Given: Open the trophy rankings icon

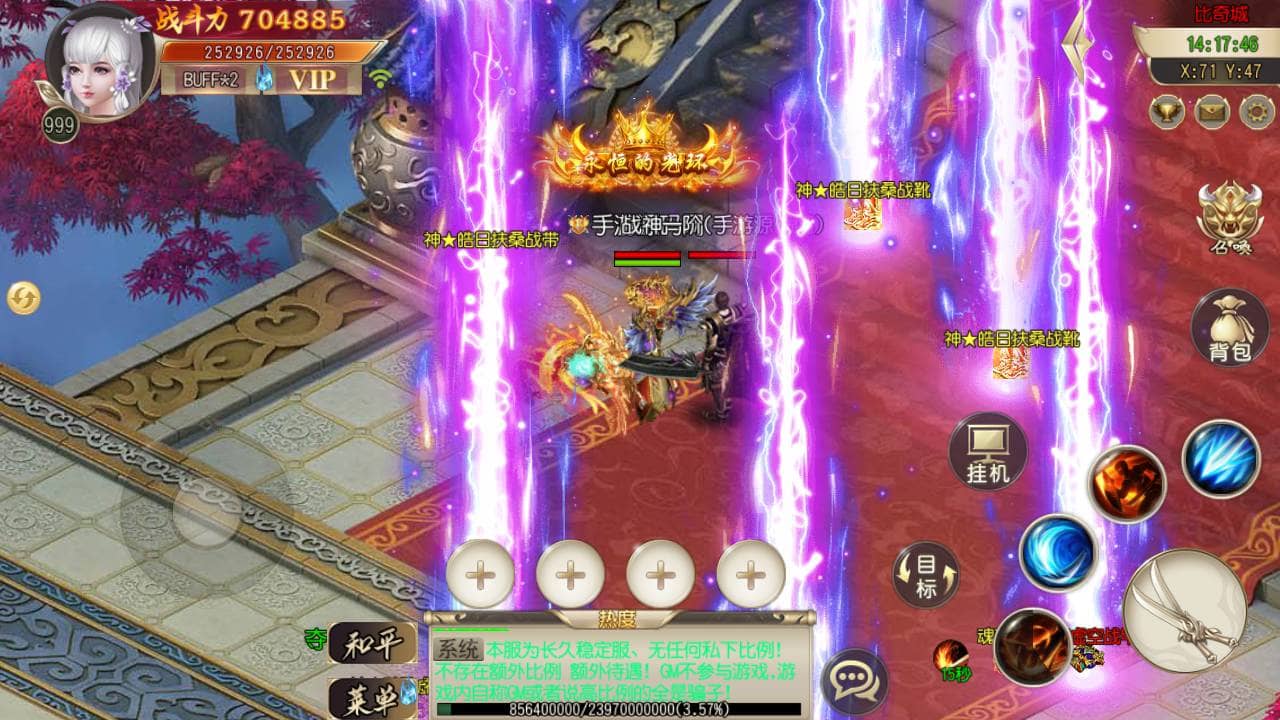Looking at the screenshot, I should [1166, 110].
